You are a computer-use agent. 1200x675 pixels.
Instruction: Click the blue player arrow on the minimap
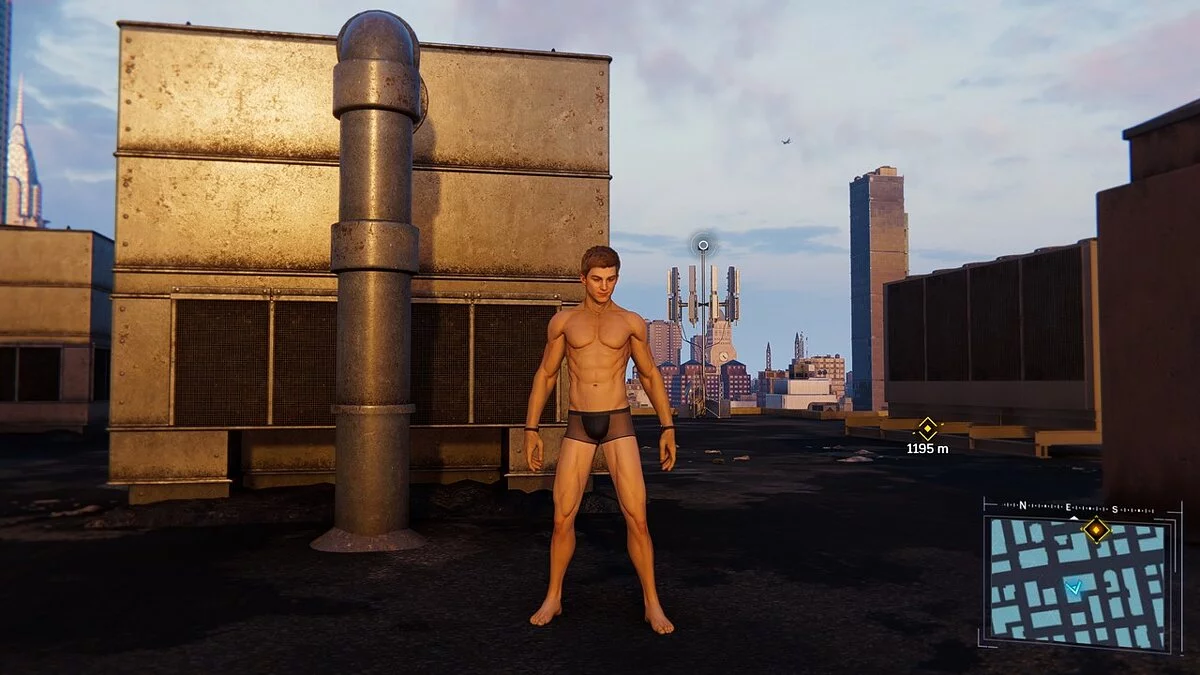(x=1073, y=588)
